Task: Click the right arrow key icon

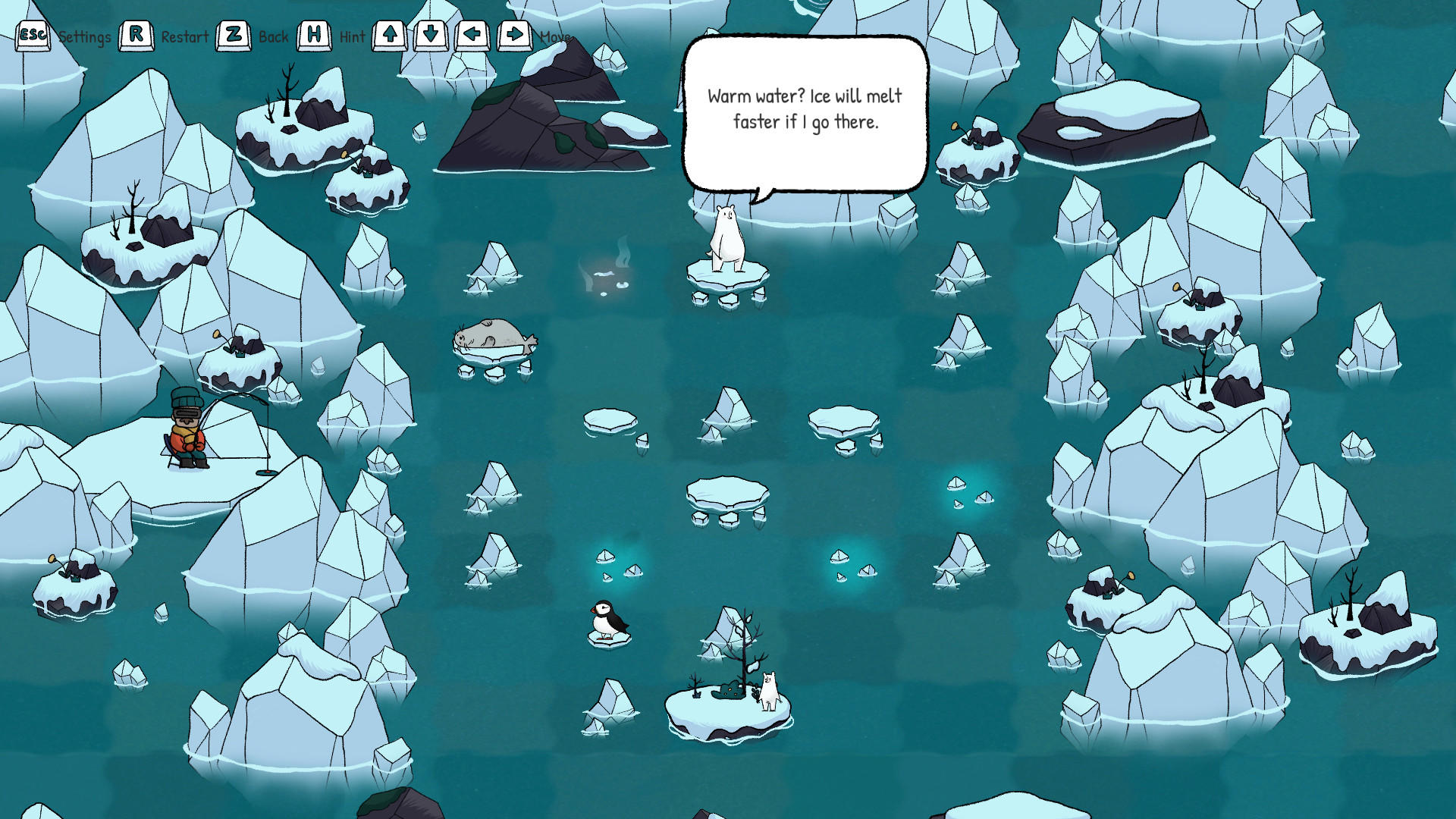Action: point(513,33)
